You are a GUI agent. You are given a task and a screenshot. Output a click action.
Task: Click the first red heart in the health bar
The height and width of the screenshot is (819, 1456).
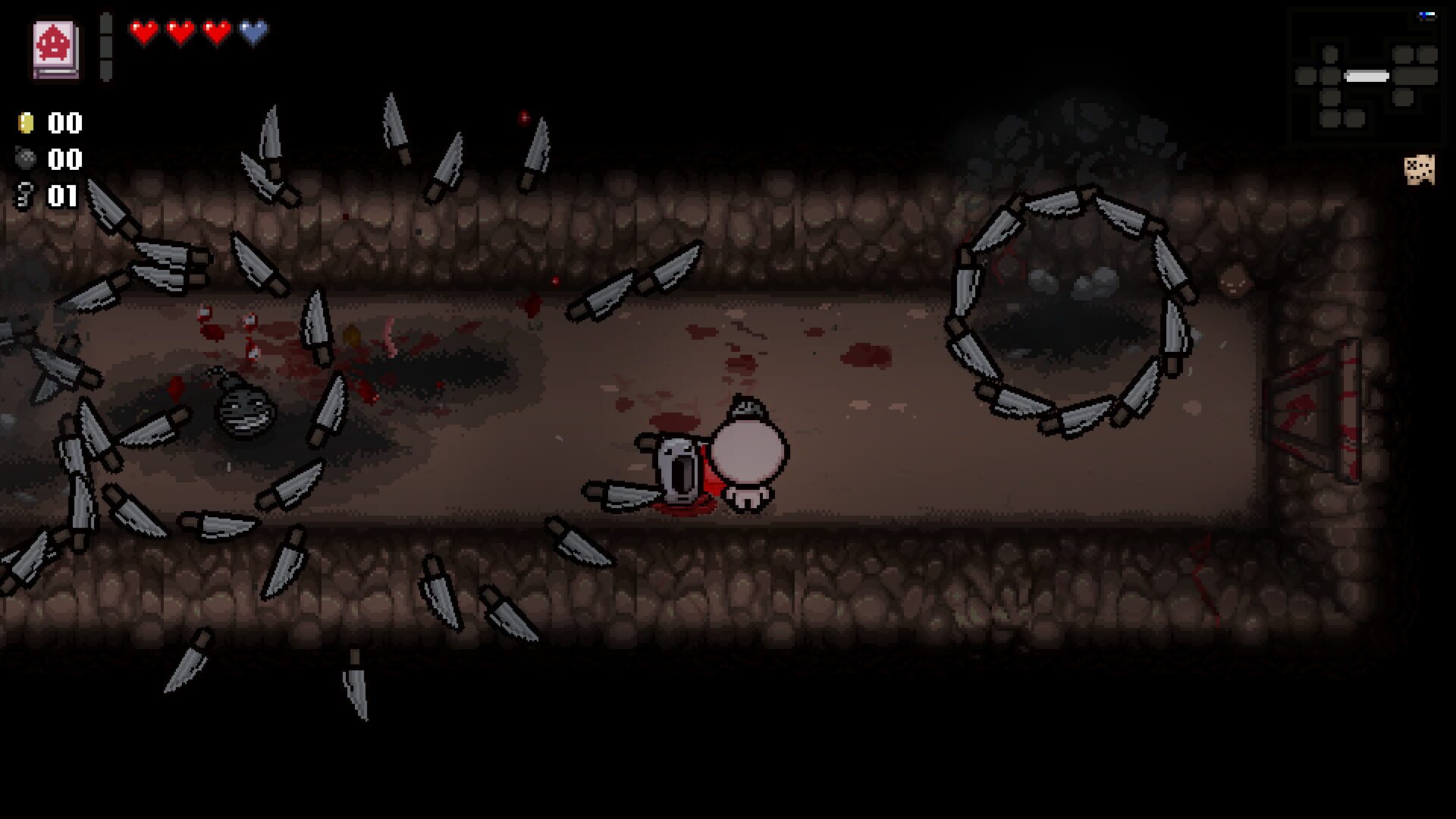[143, 33]
